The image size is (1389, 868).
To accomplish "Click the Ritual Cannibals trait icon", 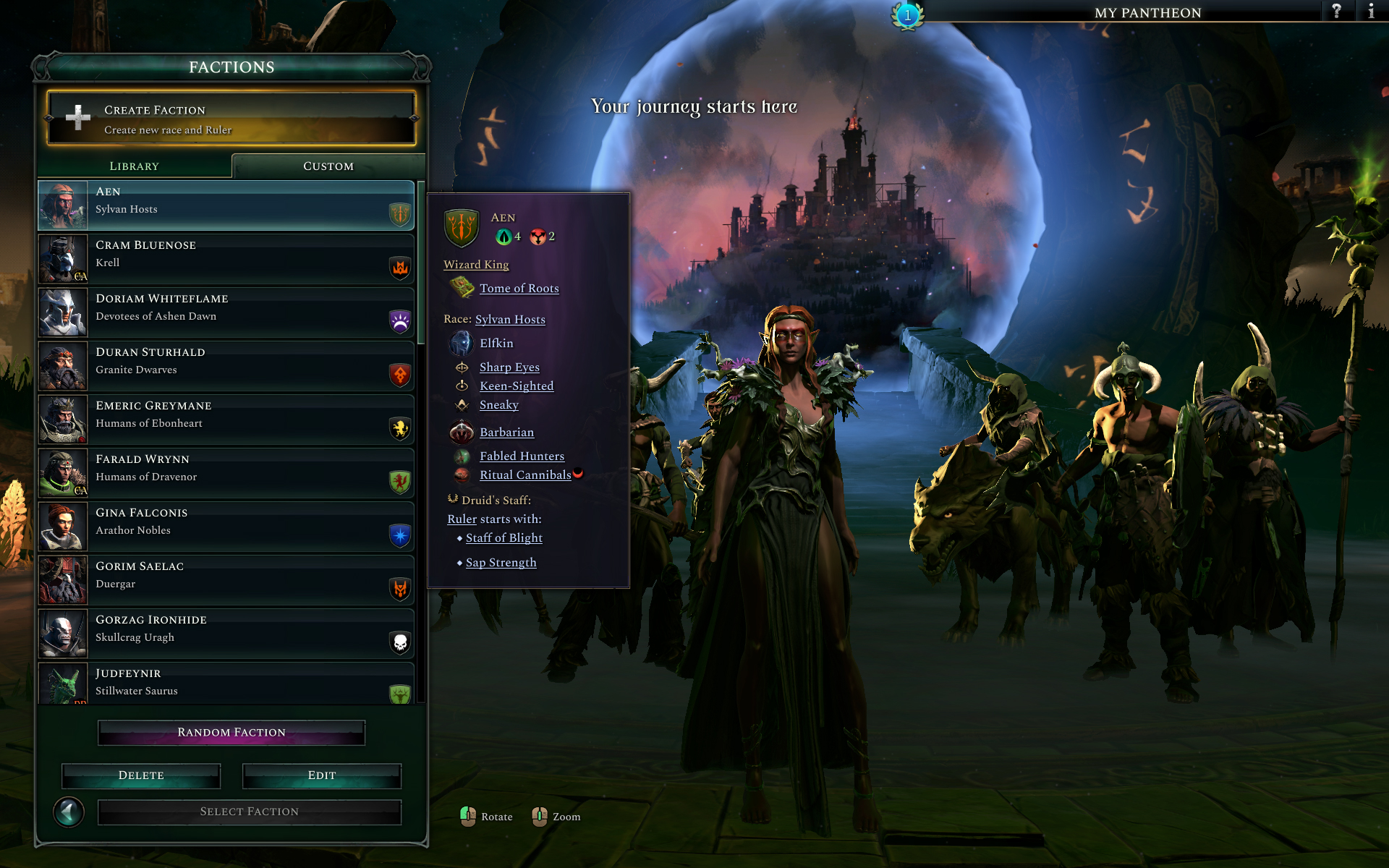I will click(463, 475).
